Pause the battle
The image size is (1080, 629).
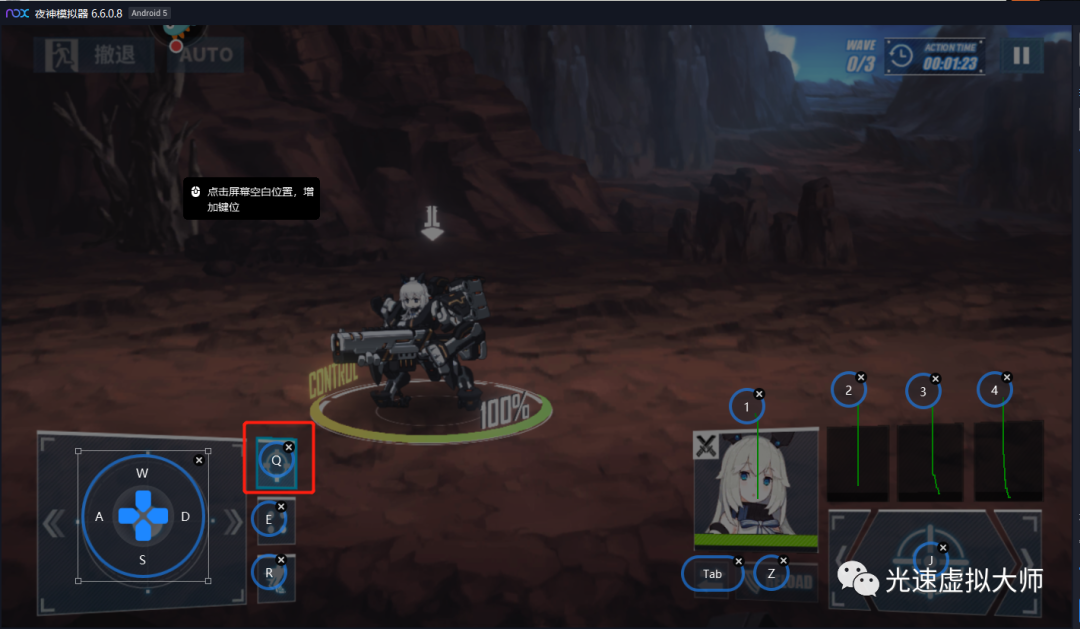tap(1020, 55)
